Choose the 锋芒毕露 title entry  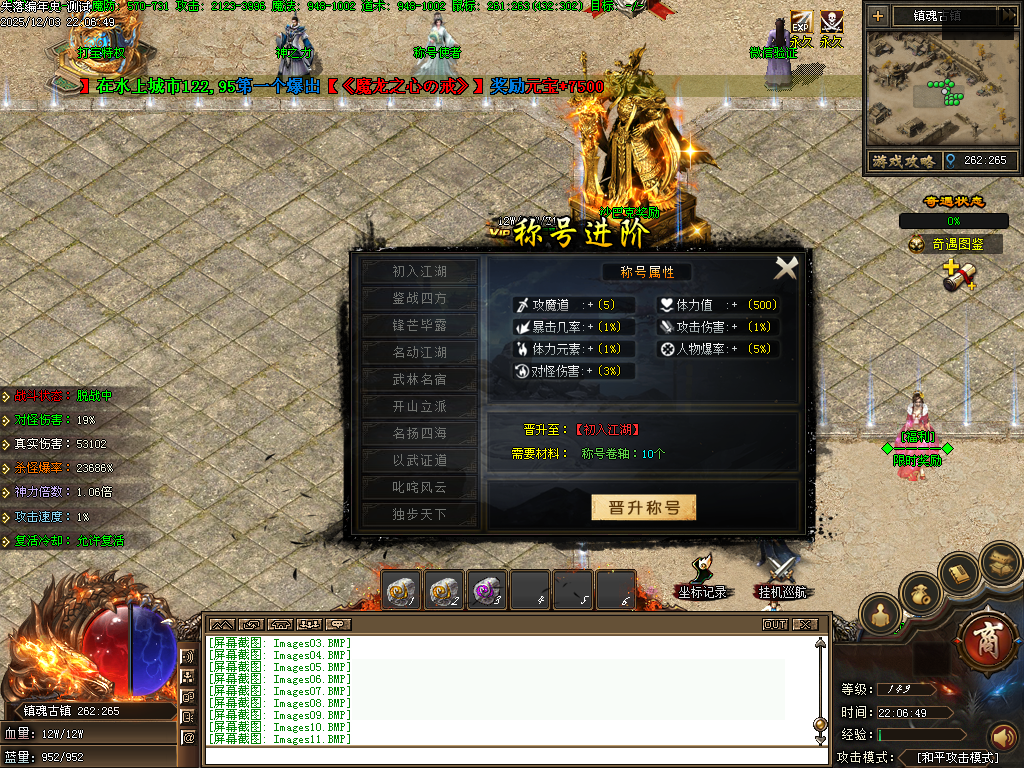pyautogui.click(x=419, y=326)
